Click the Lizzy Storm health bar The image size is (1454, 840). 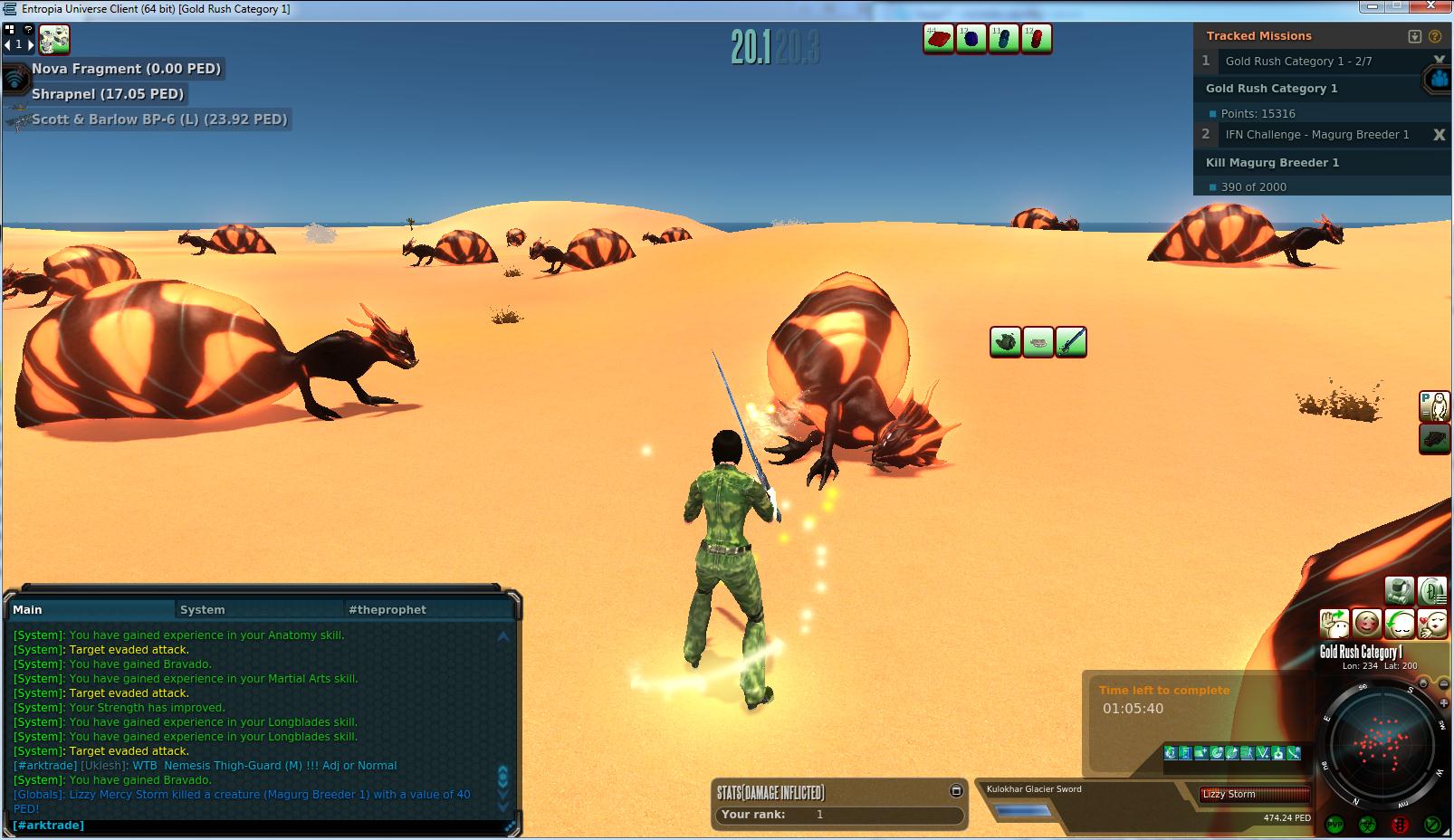tap(1255, 795)
